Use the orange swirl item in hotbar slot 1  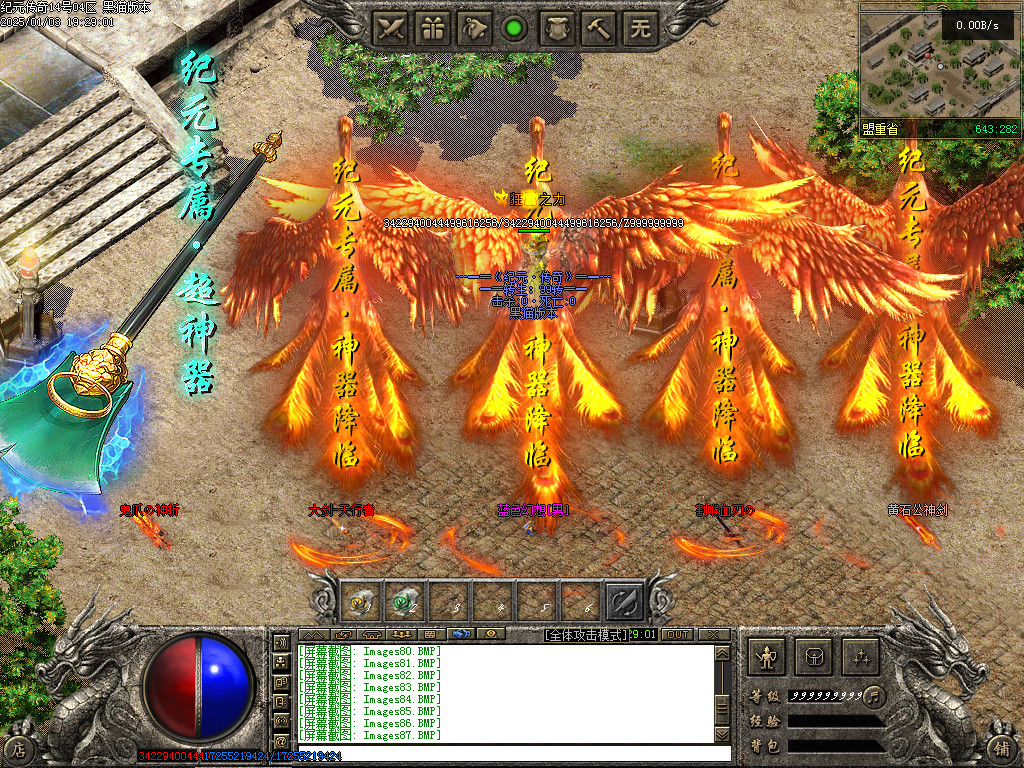point(361,602)
